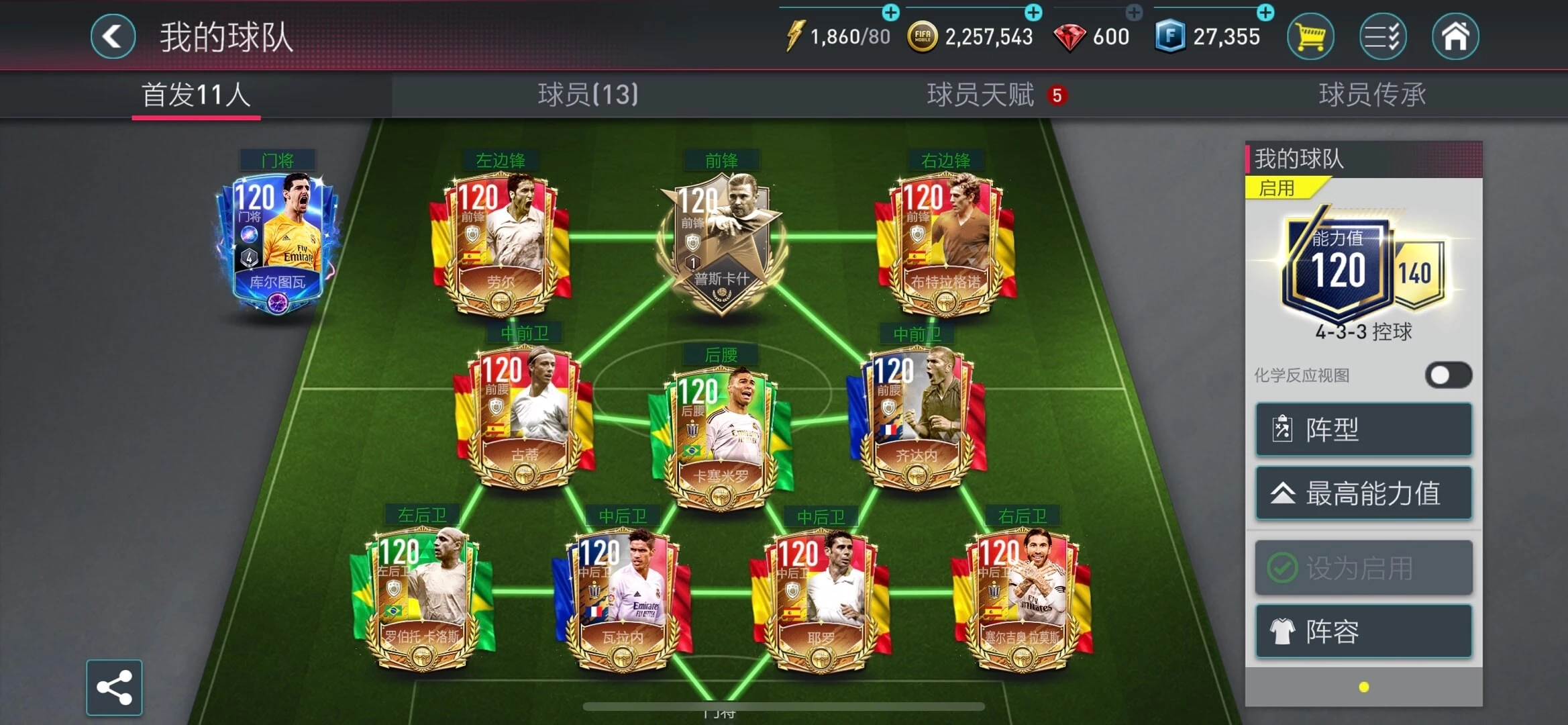Open the 阵容 squad button
1568x725 pixels.
tap(1362, 631)
